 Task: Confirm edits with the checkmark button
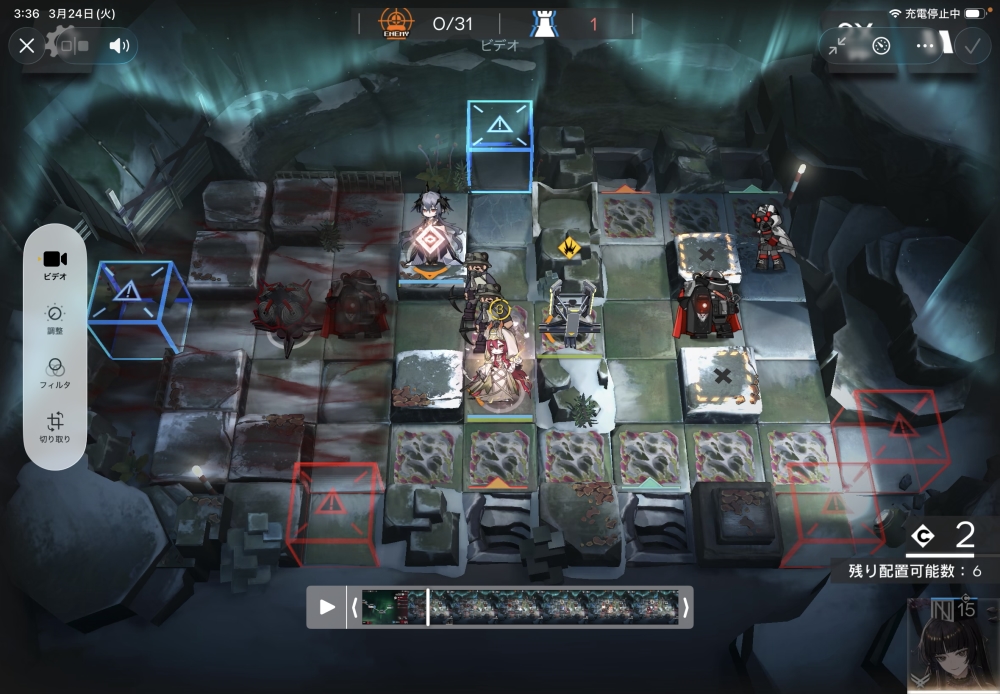tap(970, 45)
